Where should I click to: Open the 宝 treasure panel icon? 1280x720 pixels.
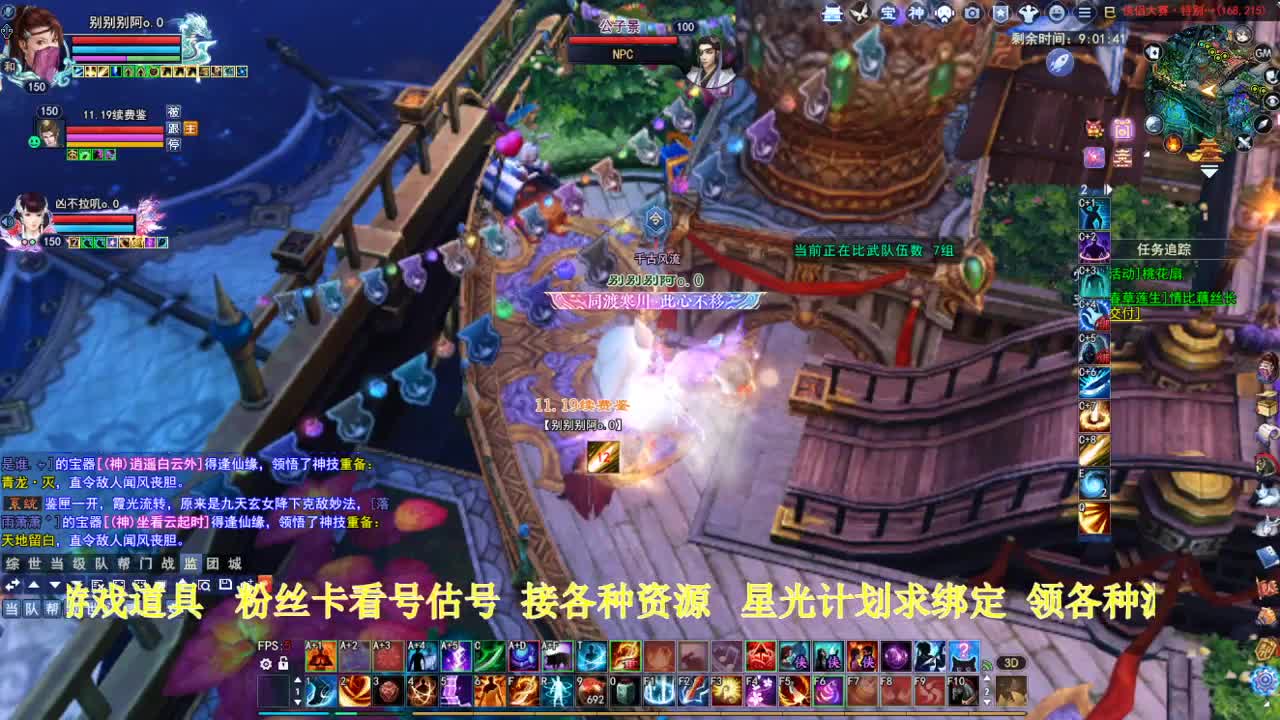click(887, 13)
